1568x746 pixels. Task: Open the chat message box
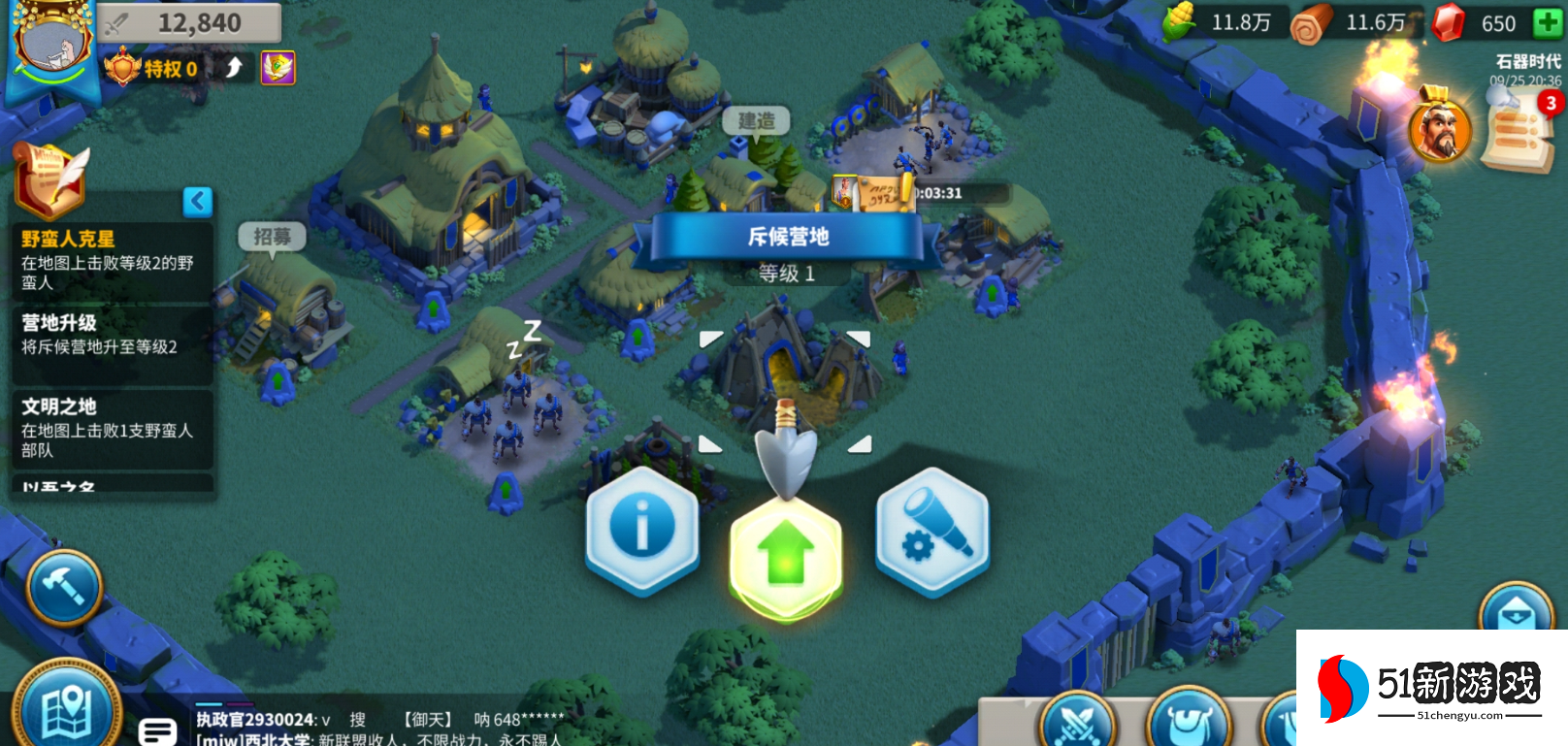[x=157, y=730]
